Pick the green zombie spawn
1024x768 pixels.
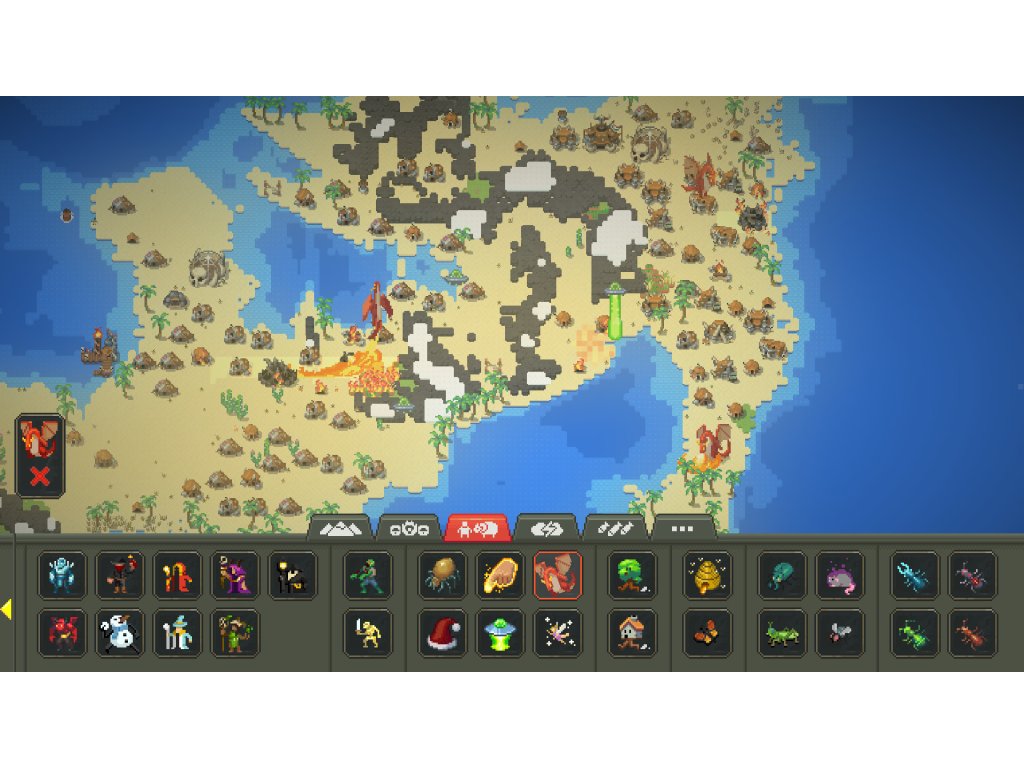tap(367, 575)
